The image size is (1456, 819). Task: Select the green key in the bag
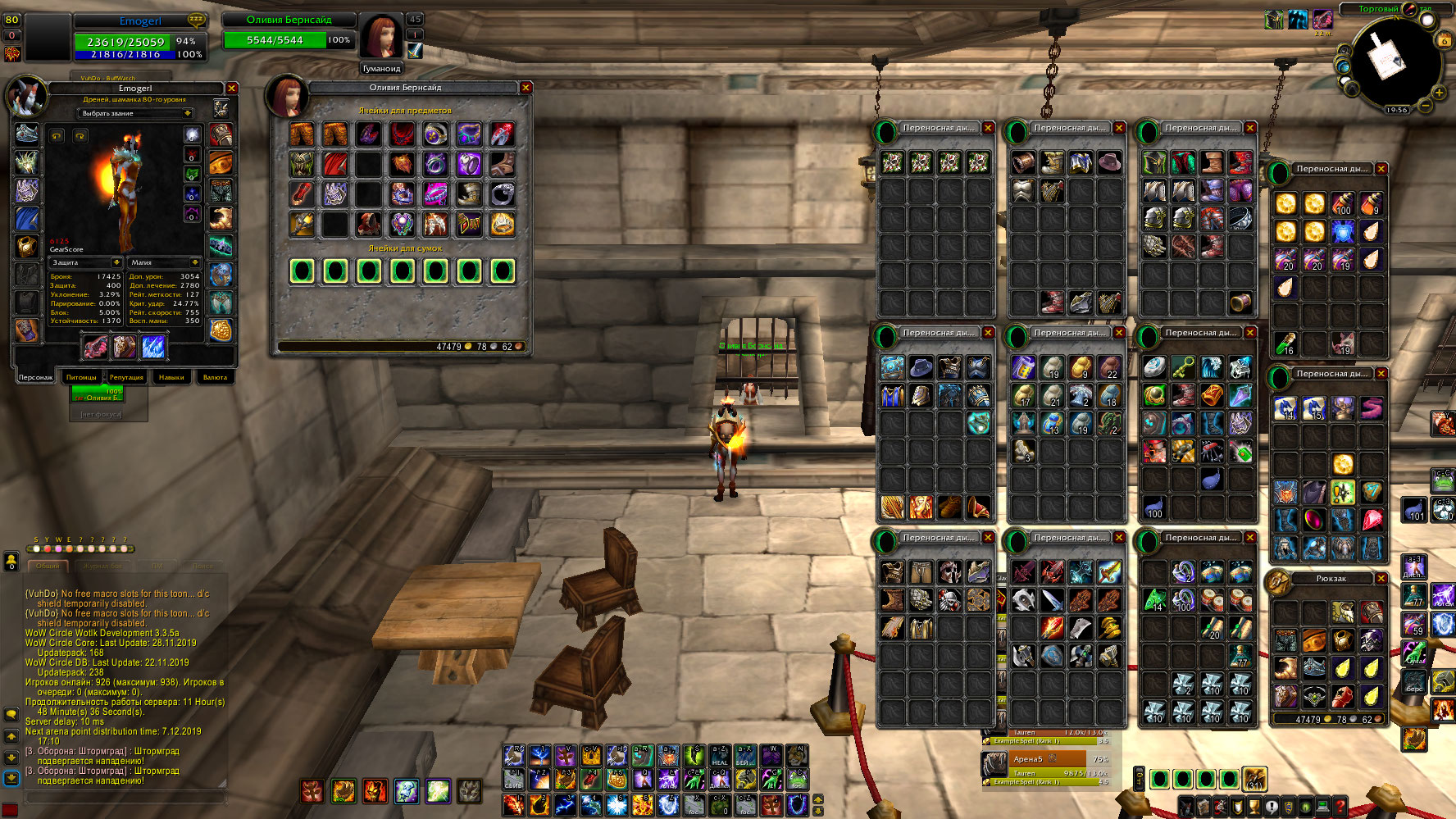[1182, 367]
